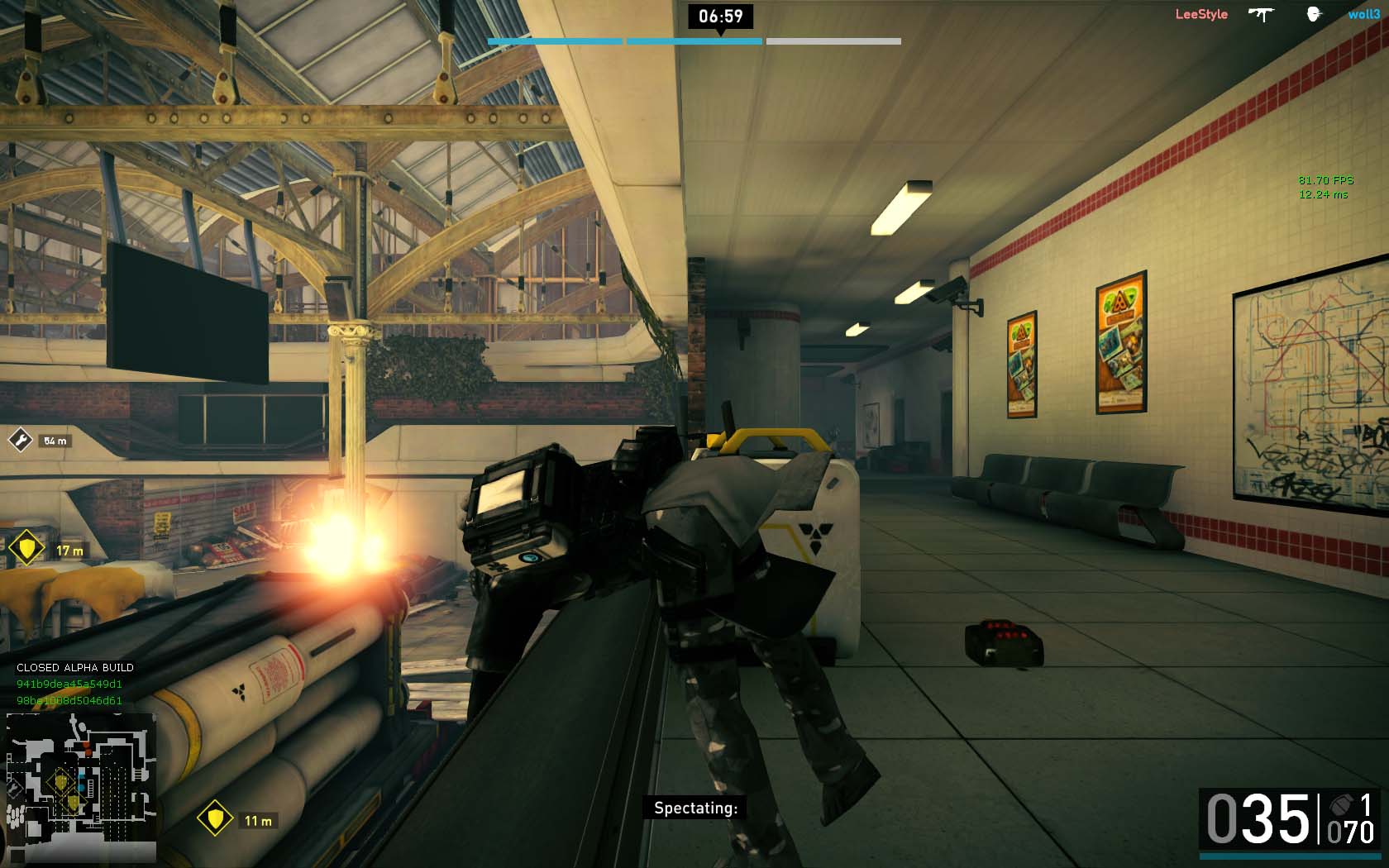Select the shield objective marker at 11 m
This screenshot has width=1389, height=868.
(215, 819)
